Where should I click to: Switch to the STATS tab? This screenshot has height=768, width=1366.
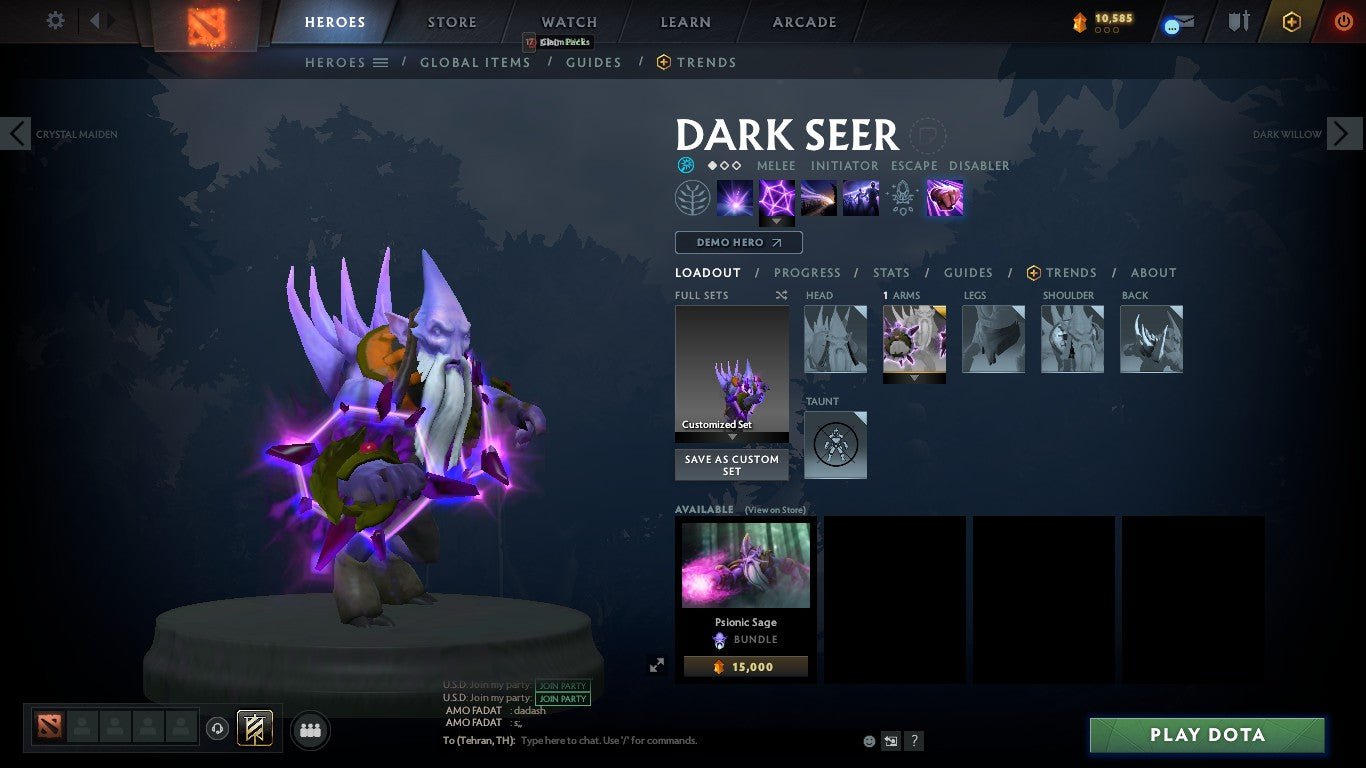890,272
